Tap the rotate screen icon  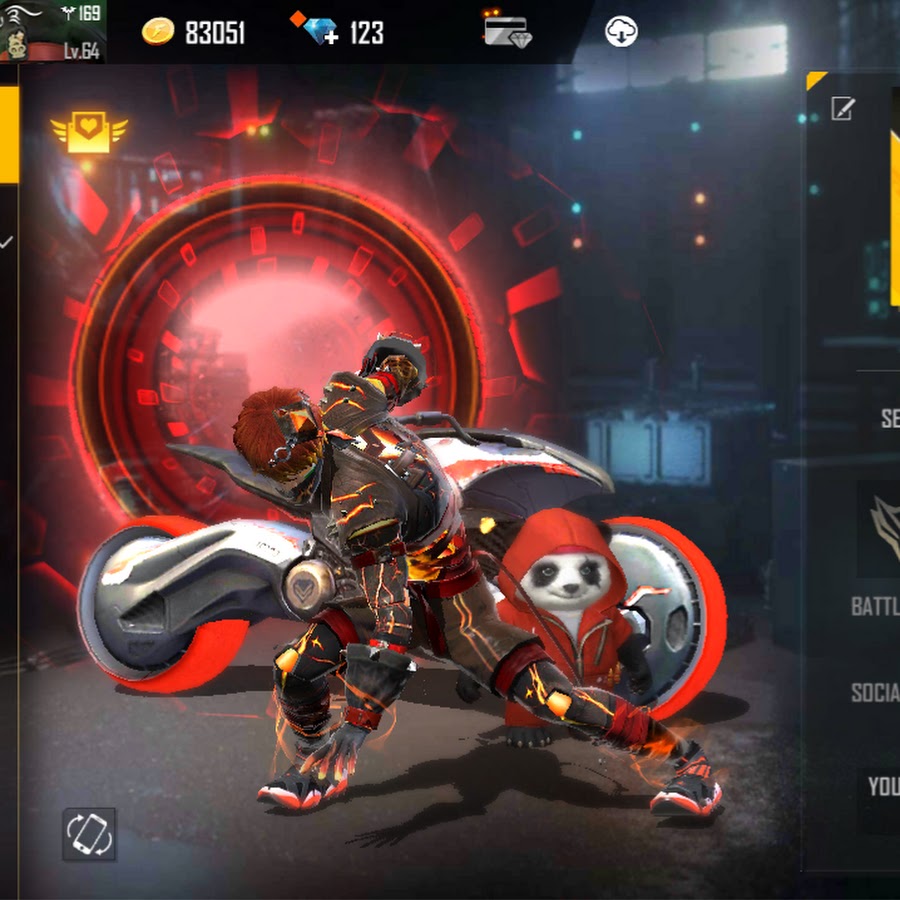coord(89,833)
